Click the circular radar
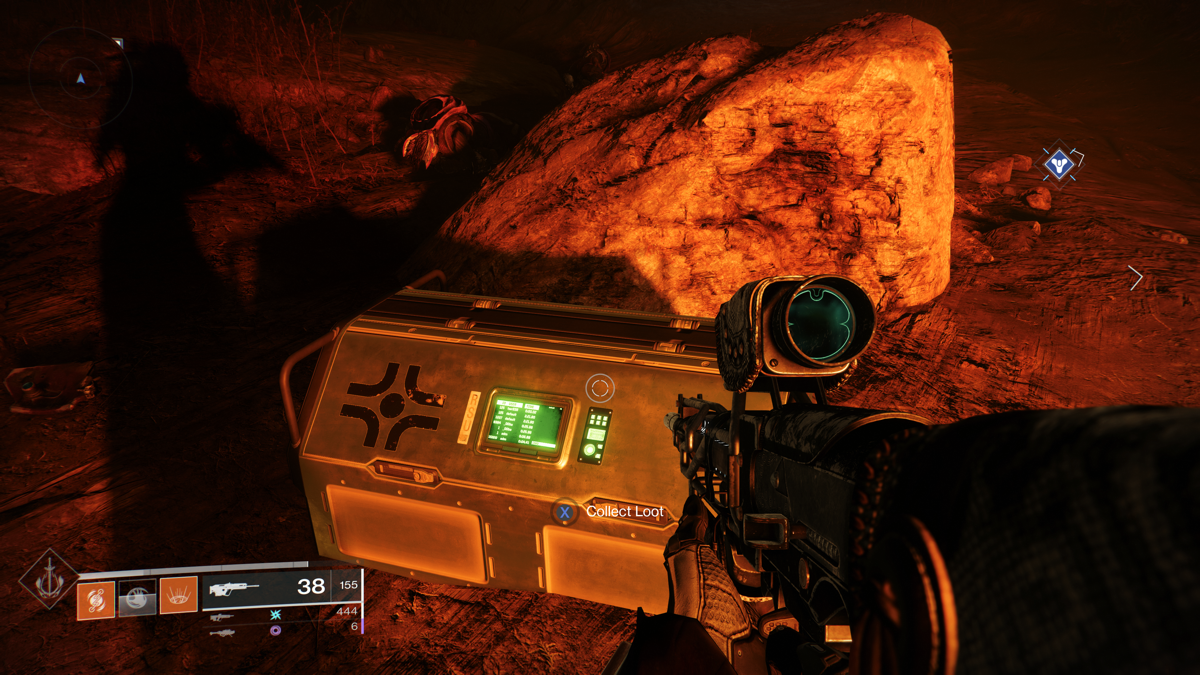Viewport: 1200px width, 675px height. coord(80,78)
